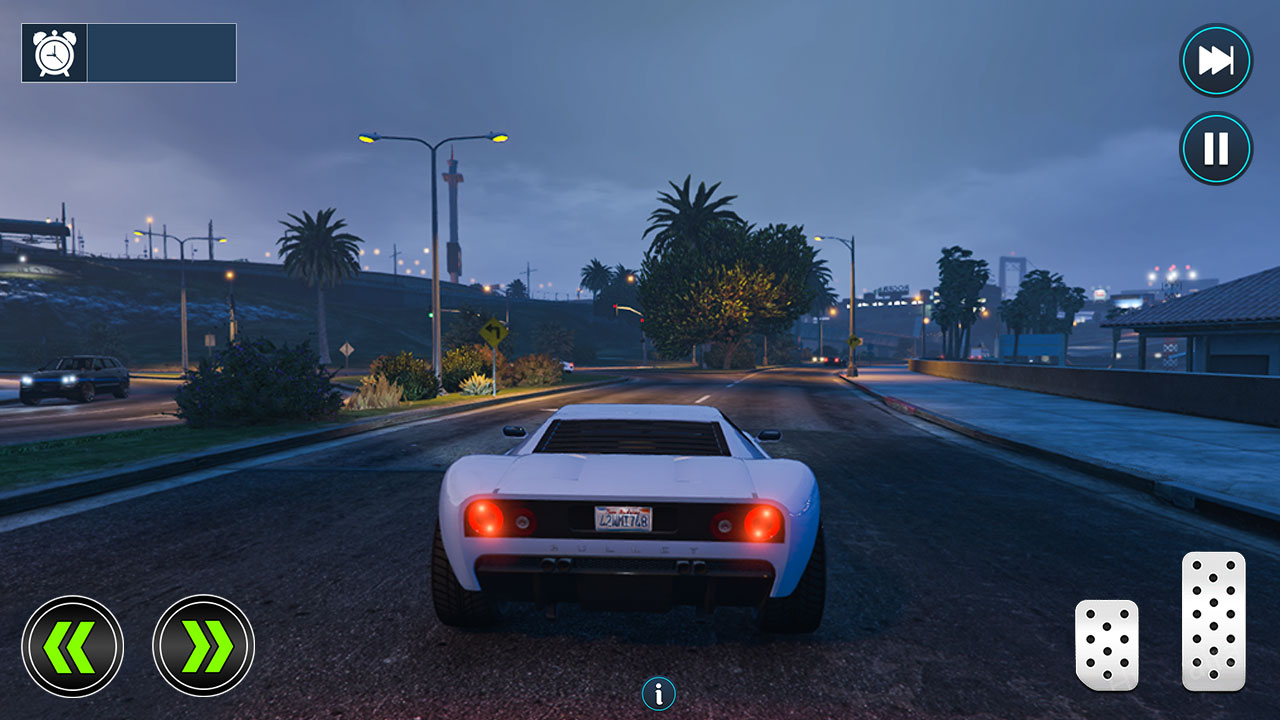The width and height of the screenshot is (1280, 720).
Task: Click the alarm clock timer icon
Action: (52, 50)
